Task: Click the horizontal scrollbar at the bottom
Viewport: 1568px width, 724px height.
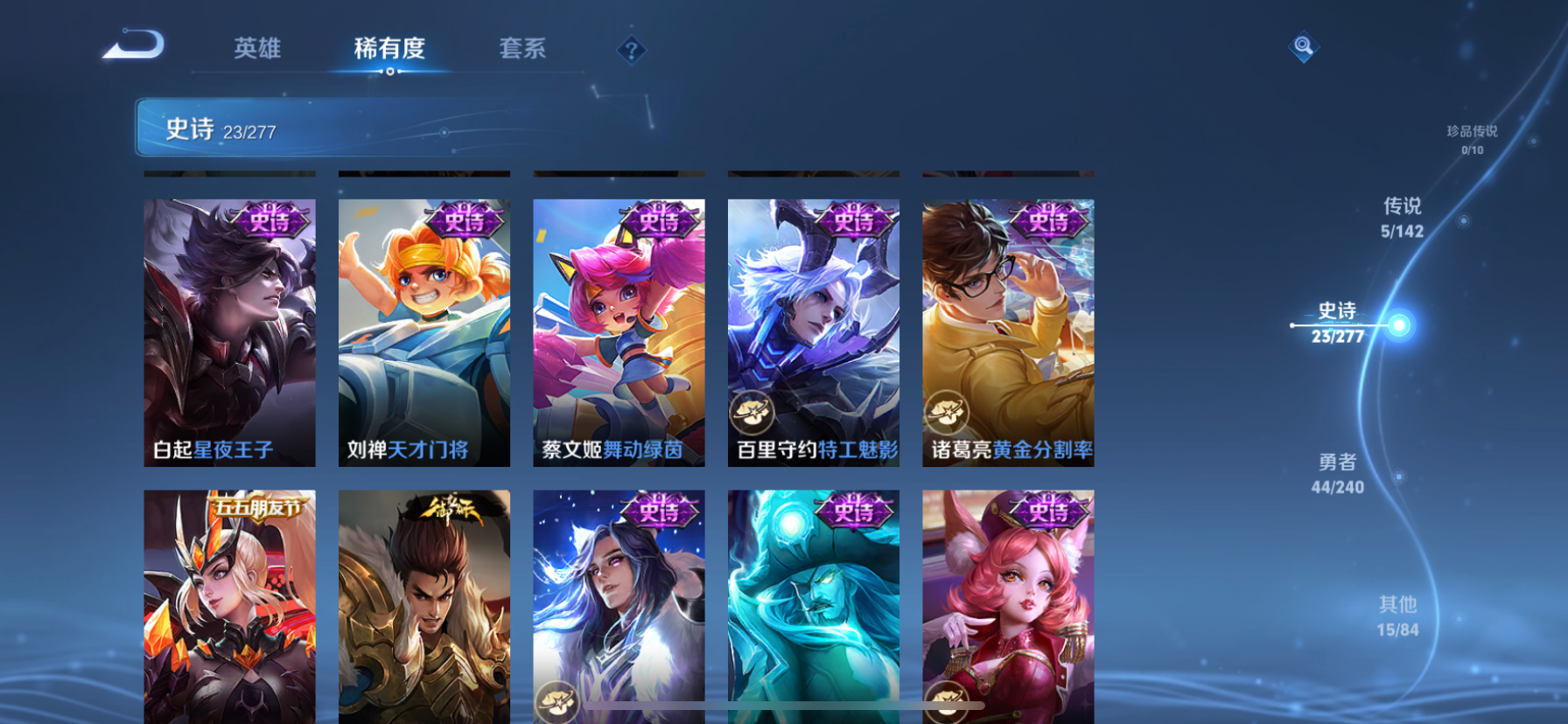Action: (783, 705)
